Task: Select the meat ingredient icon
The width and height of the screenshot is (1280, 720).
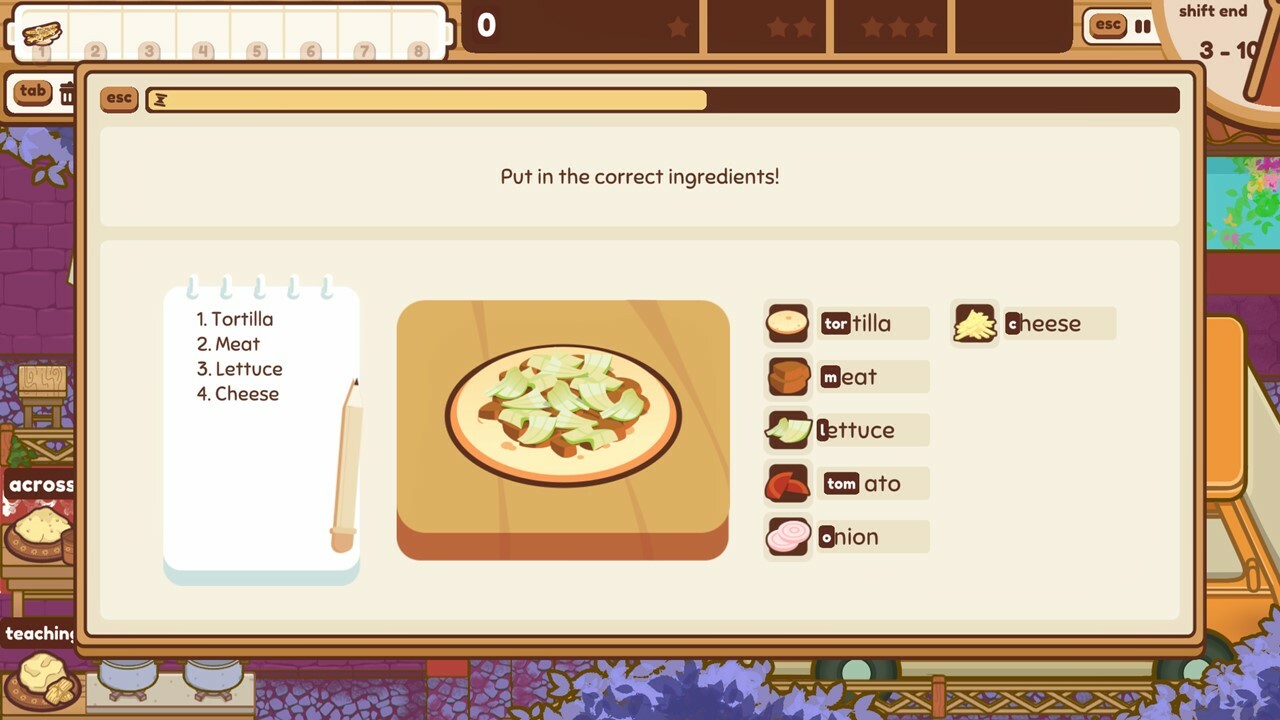Action: pyautogui.click(x=787, y=376)
